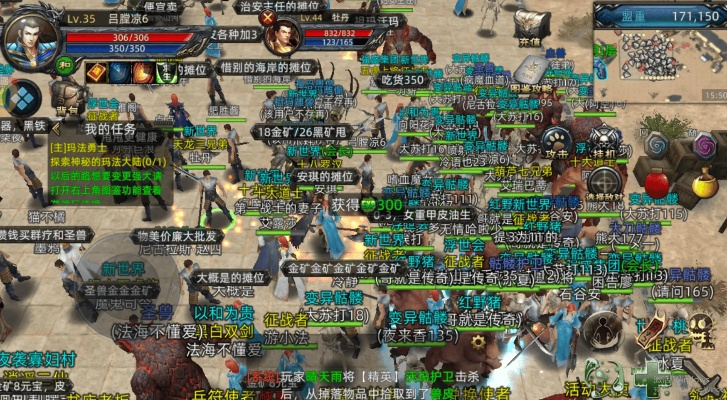Activate the blue swirl skill
Image resolution: width=727 pixels, height=400 pixels.
click(x=656, y=146)
